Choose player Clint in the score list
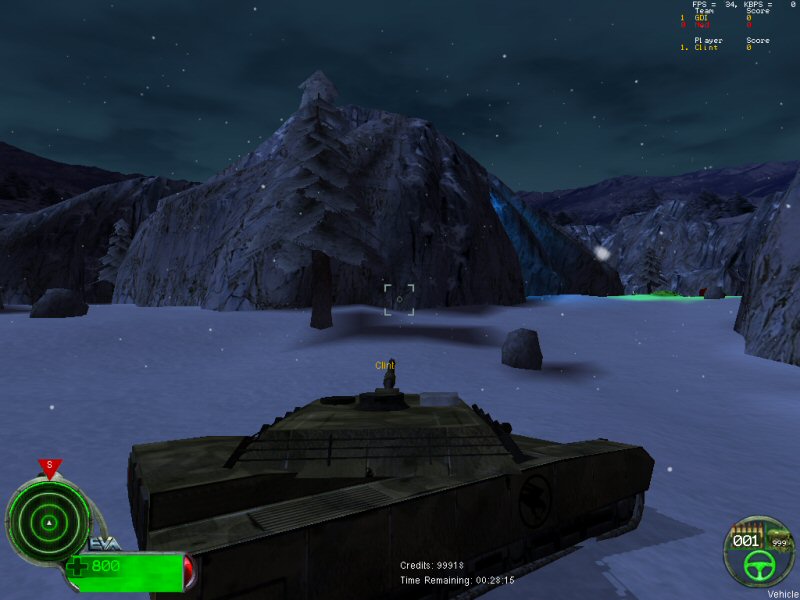 click(x=705, y=47)
